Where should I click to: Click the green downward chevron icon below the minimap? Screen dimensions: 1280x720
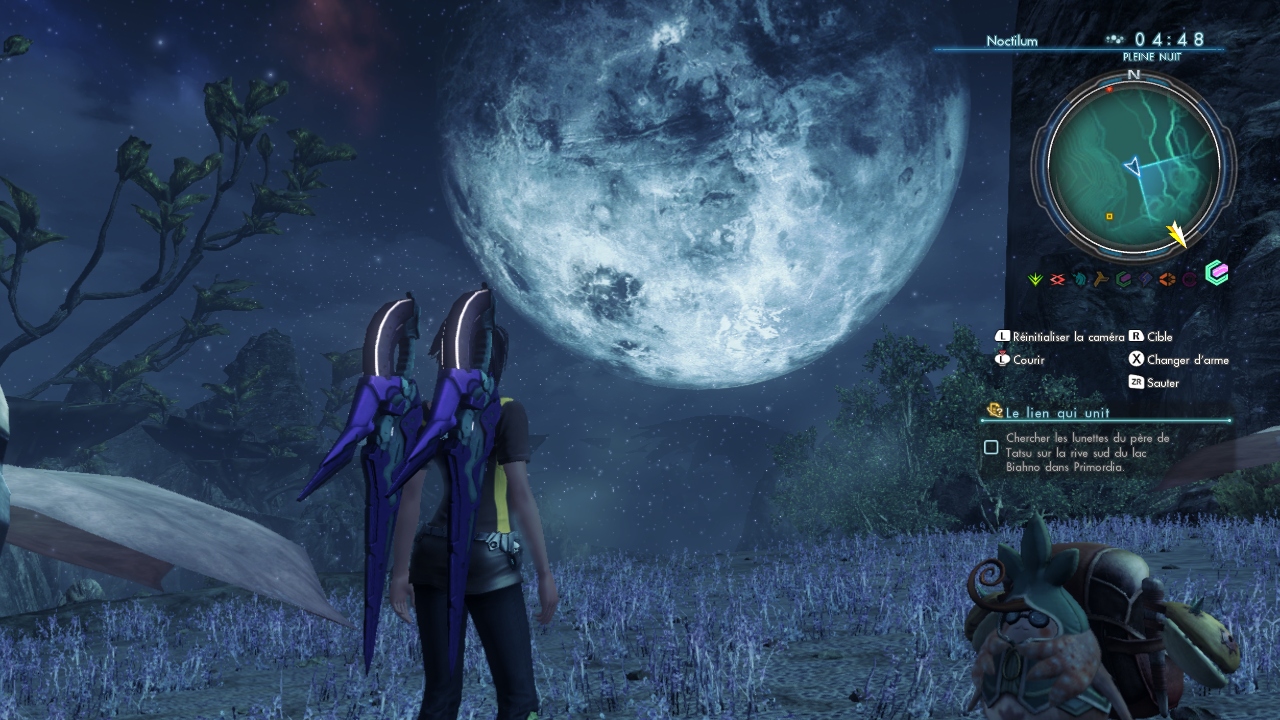1036,280
